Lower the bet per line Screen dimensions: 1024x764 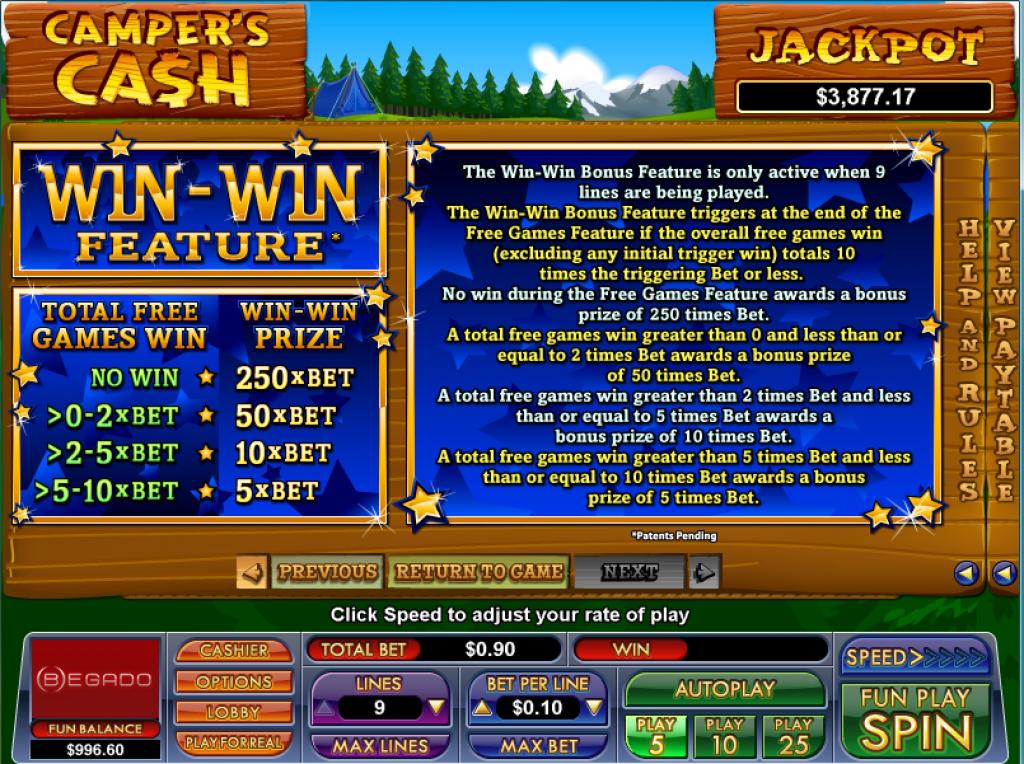[x=594, y=708]
